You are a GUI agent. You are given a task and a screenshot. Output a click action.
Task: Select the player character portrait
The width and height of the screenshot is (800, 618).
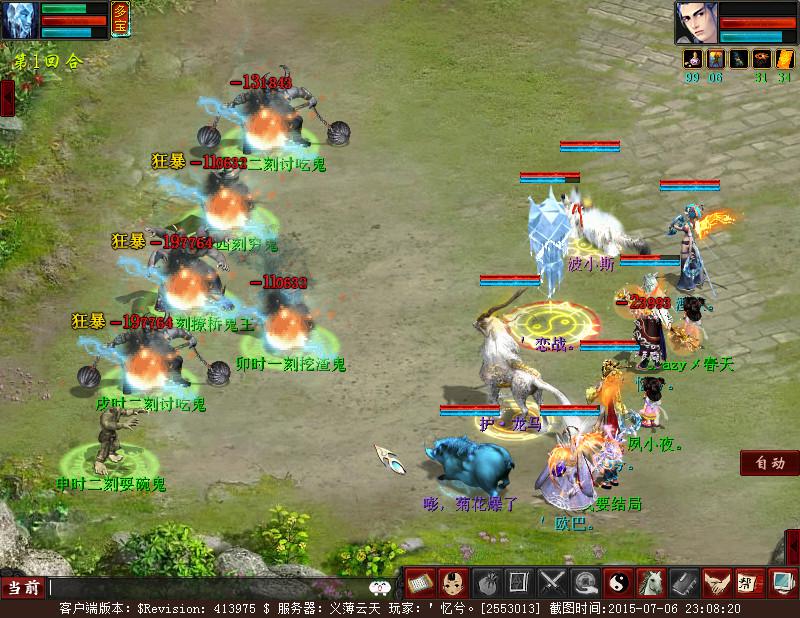point(696,22)
